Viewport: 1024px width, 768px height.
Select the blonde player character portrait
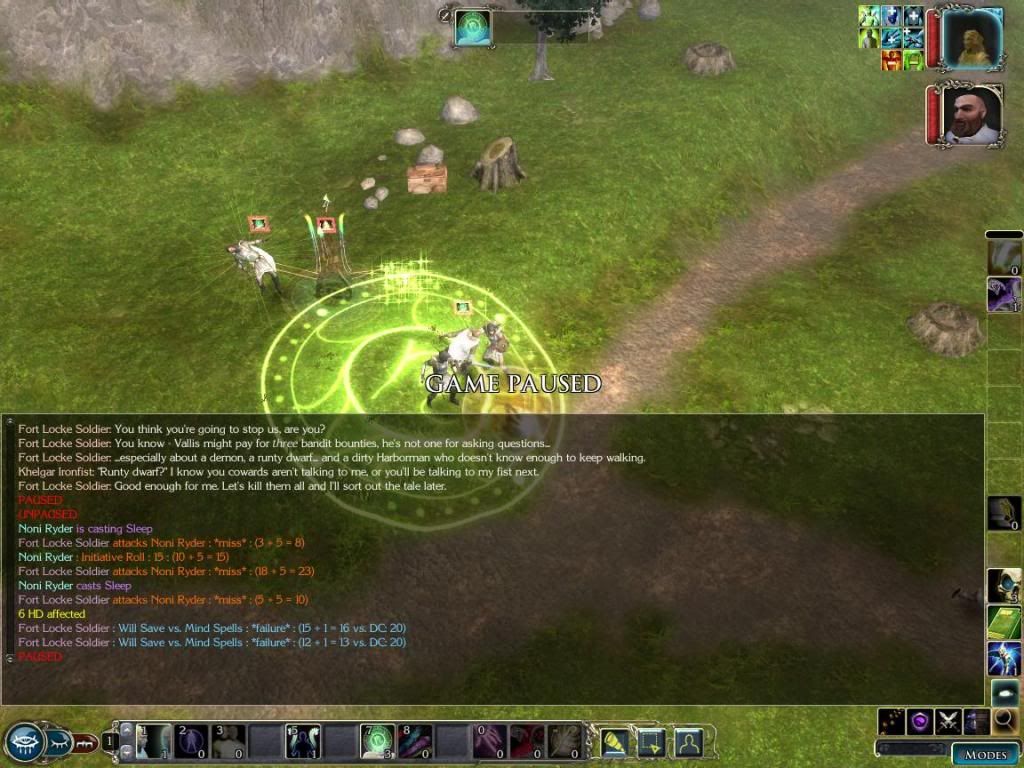(971, 38)
